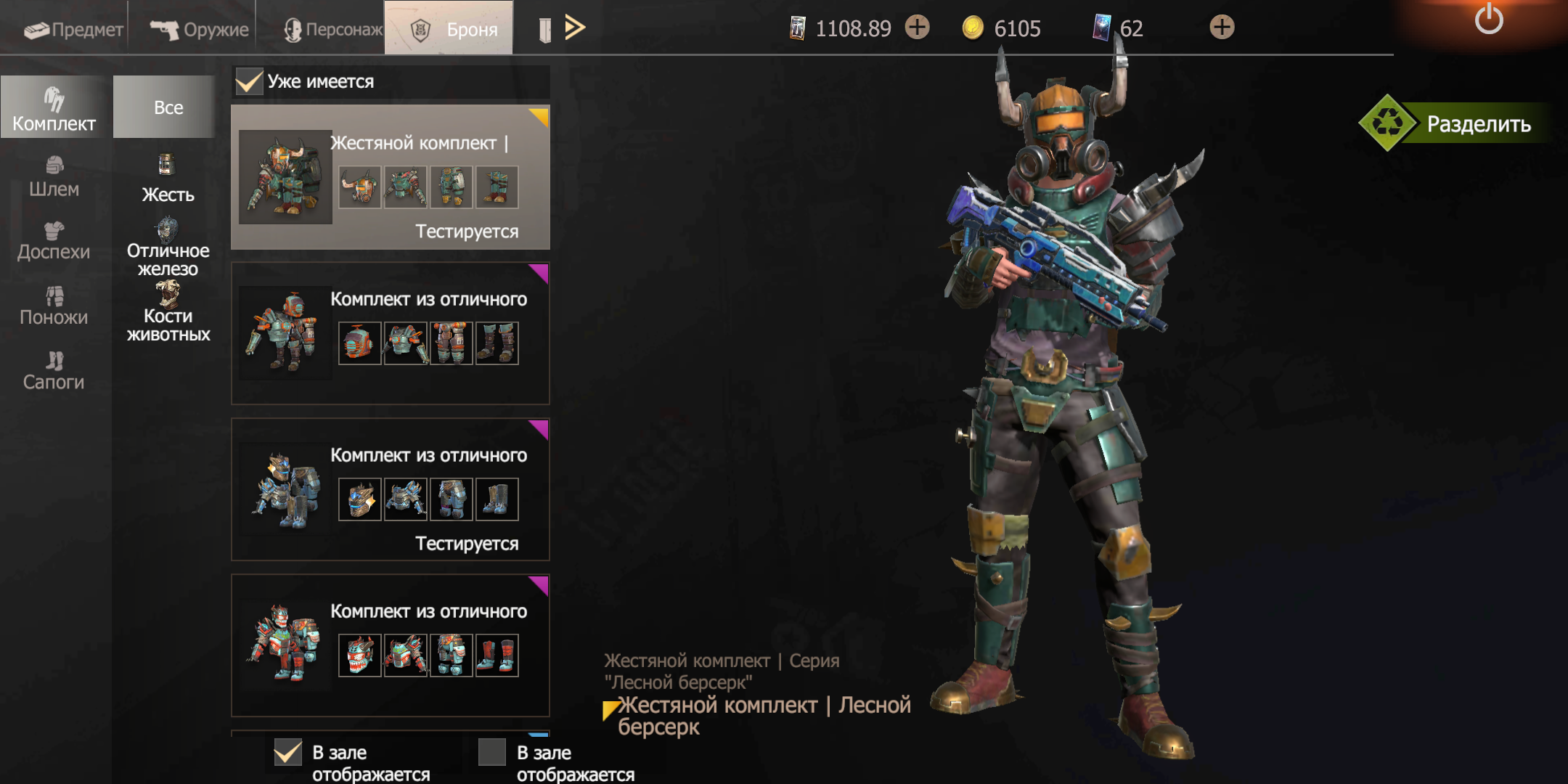Choose the Шлем category
The width and height of the screenshot is (1568, 784).
[x=54, y=177]
